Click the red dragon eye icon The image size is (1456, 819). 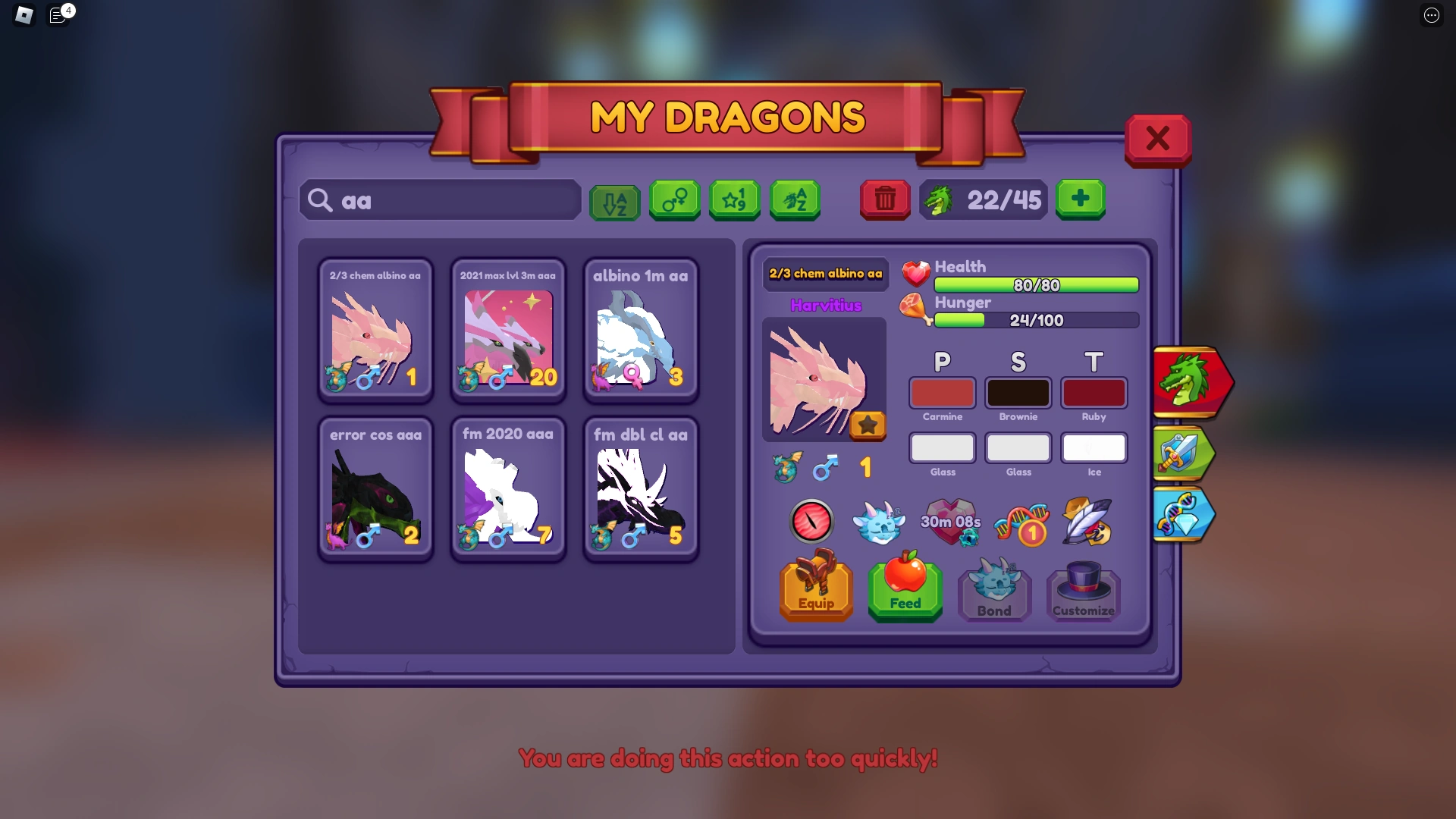point(811,522)
